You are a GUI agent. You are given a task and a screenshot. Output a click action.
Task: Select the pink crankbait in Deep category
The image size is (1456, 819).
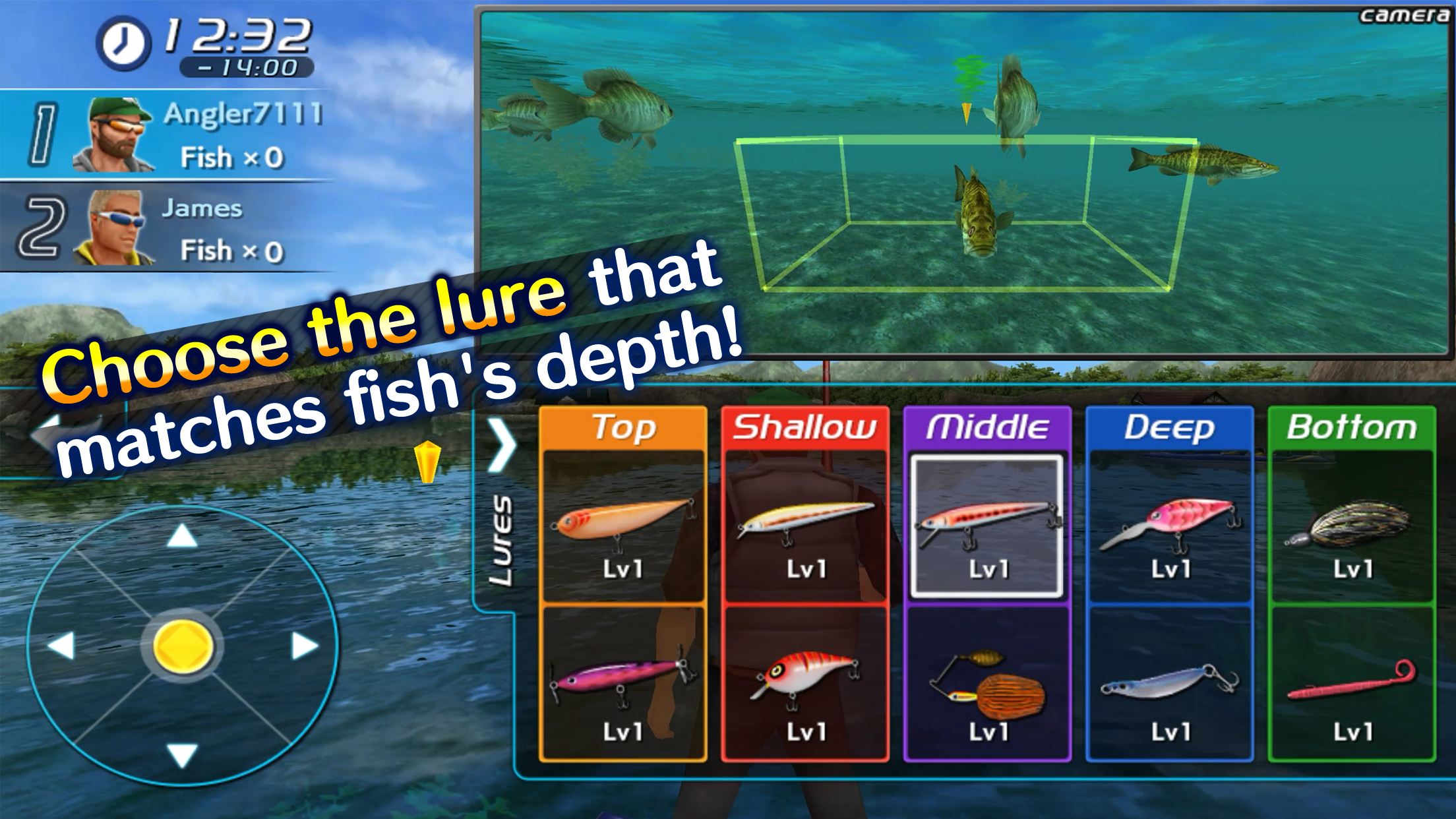point(1170,521)
